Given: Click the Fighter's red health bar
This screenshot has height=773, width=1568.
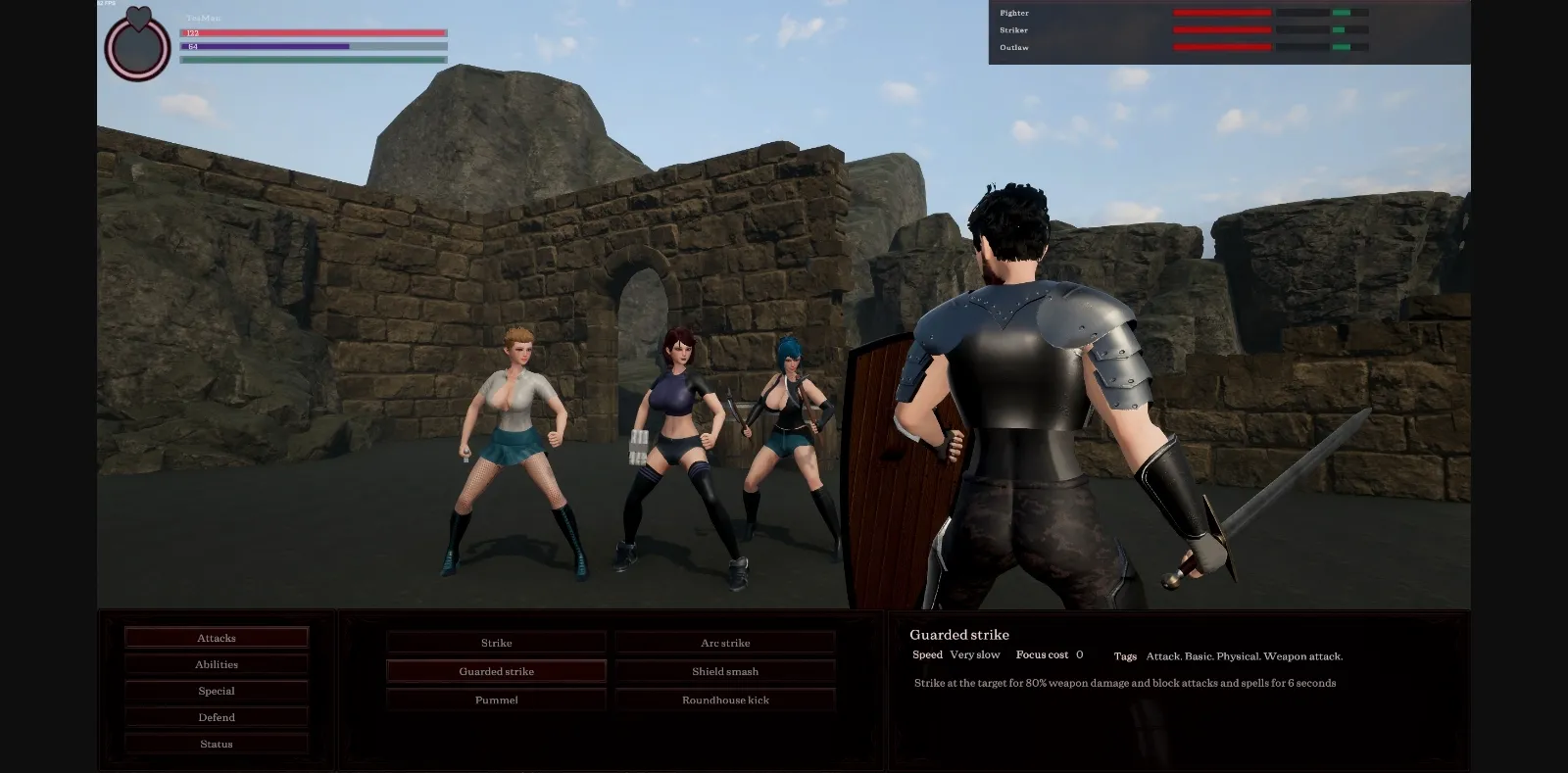Looking at the screenshot, I should point(1220,12).
